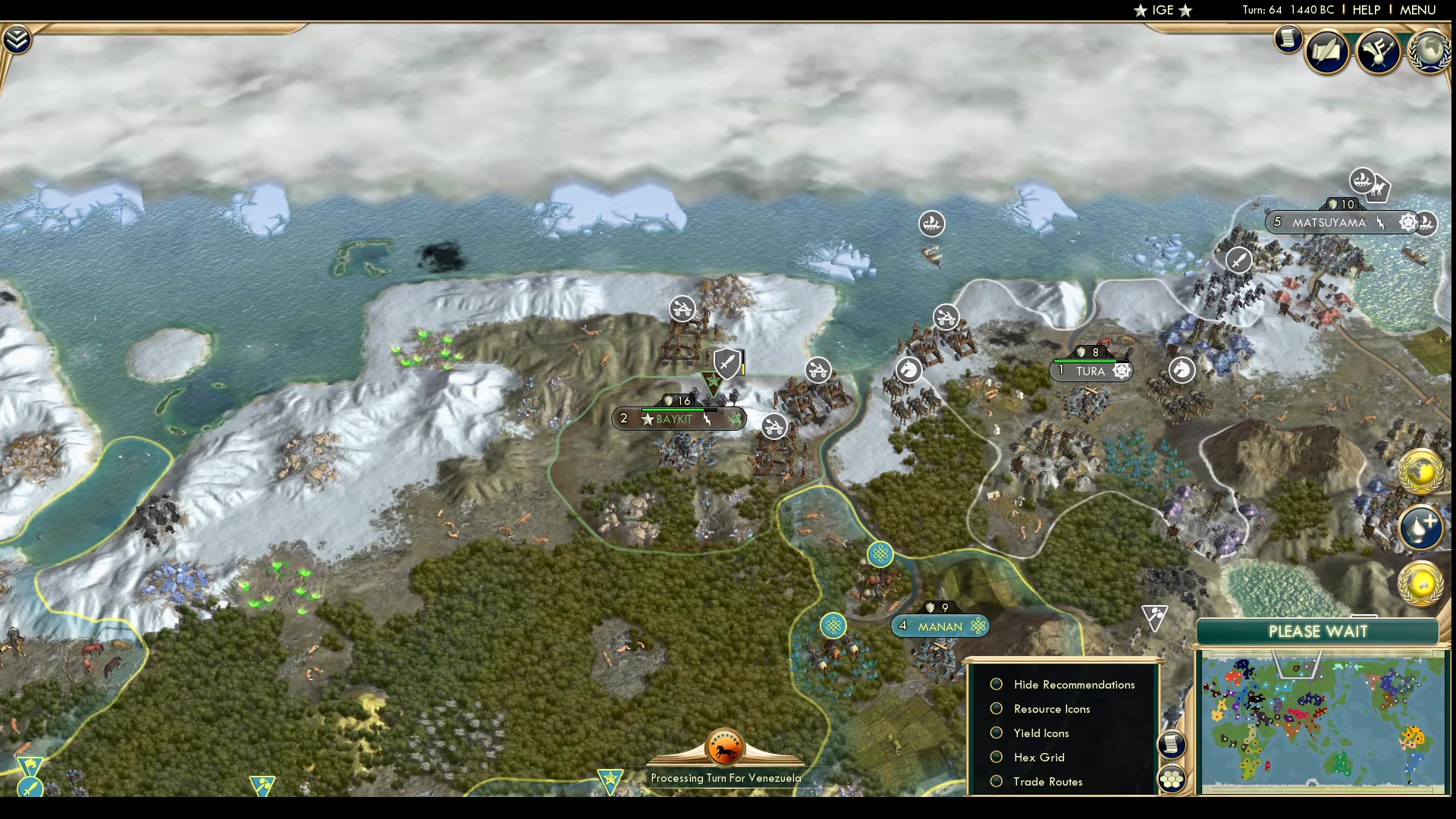The height and width of the screenshot is (819, 1456).
Task: Click the IGE button flanked by stars
Action: pos(1161,10)
